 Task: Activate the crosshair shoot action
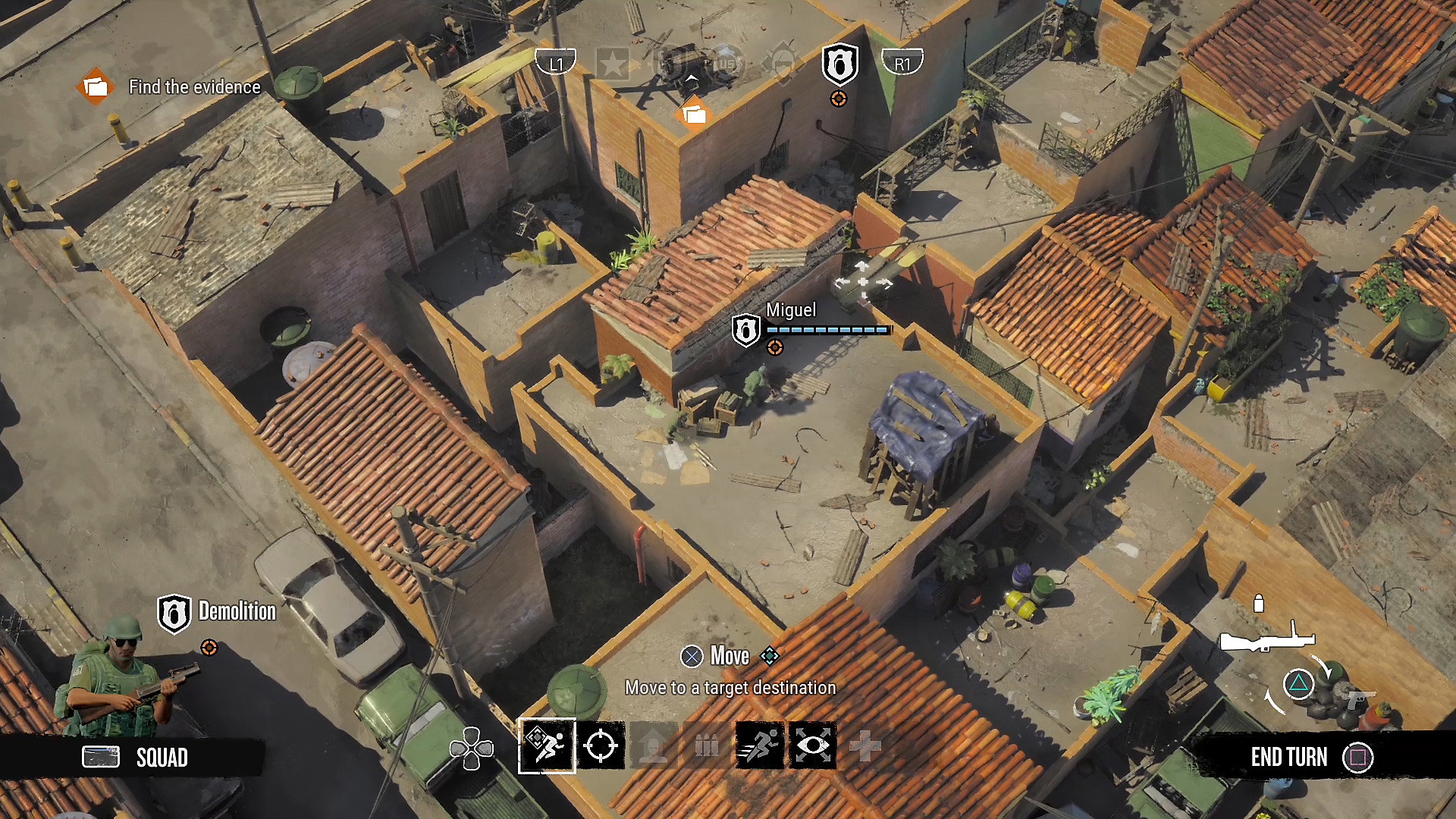601,746
